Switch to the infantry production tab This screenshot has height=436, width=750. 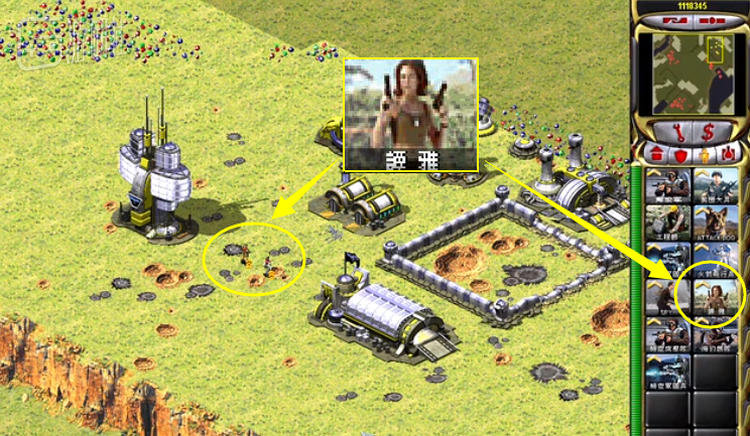click(x=705, y=154)
